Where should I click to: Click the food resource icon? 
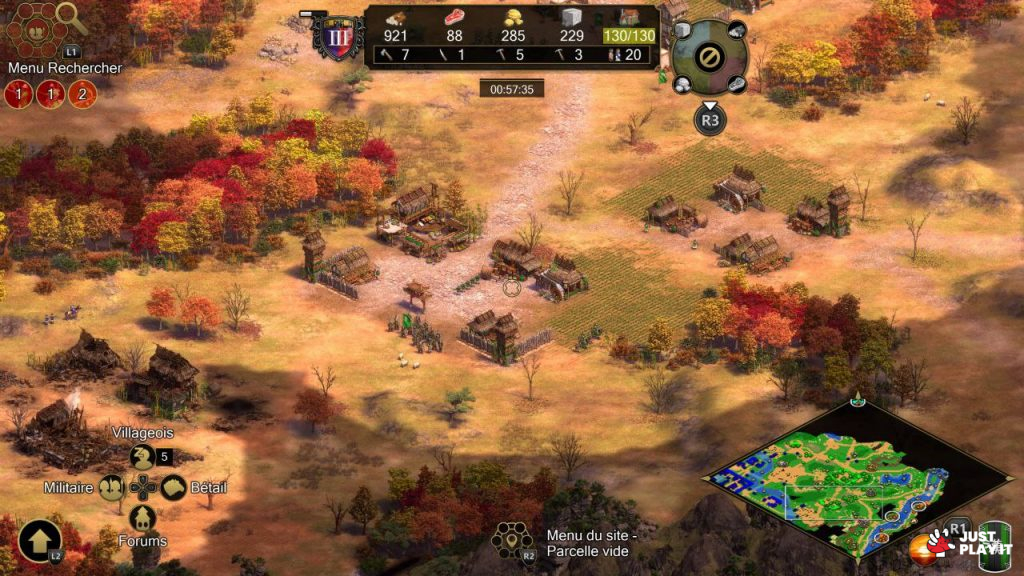click(455, 18)
